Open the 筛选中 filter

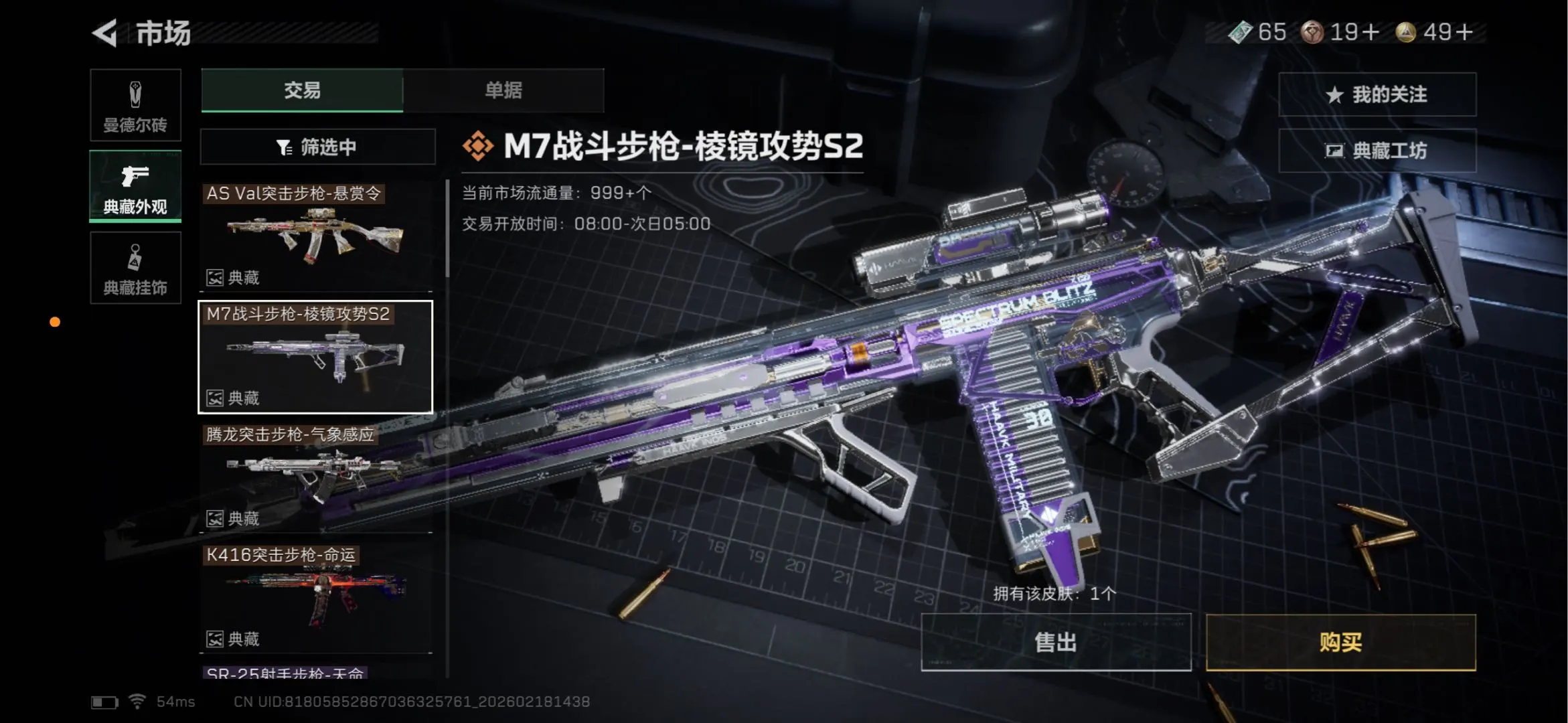(317, 147)
